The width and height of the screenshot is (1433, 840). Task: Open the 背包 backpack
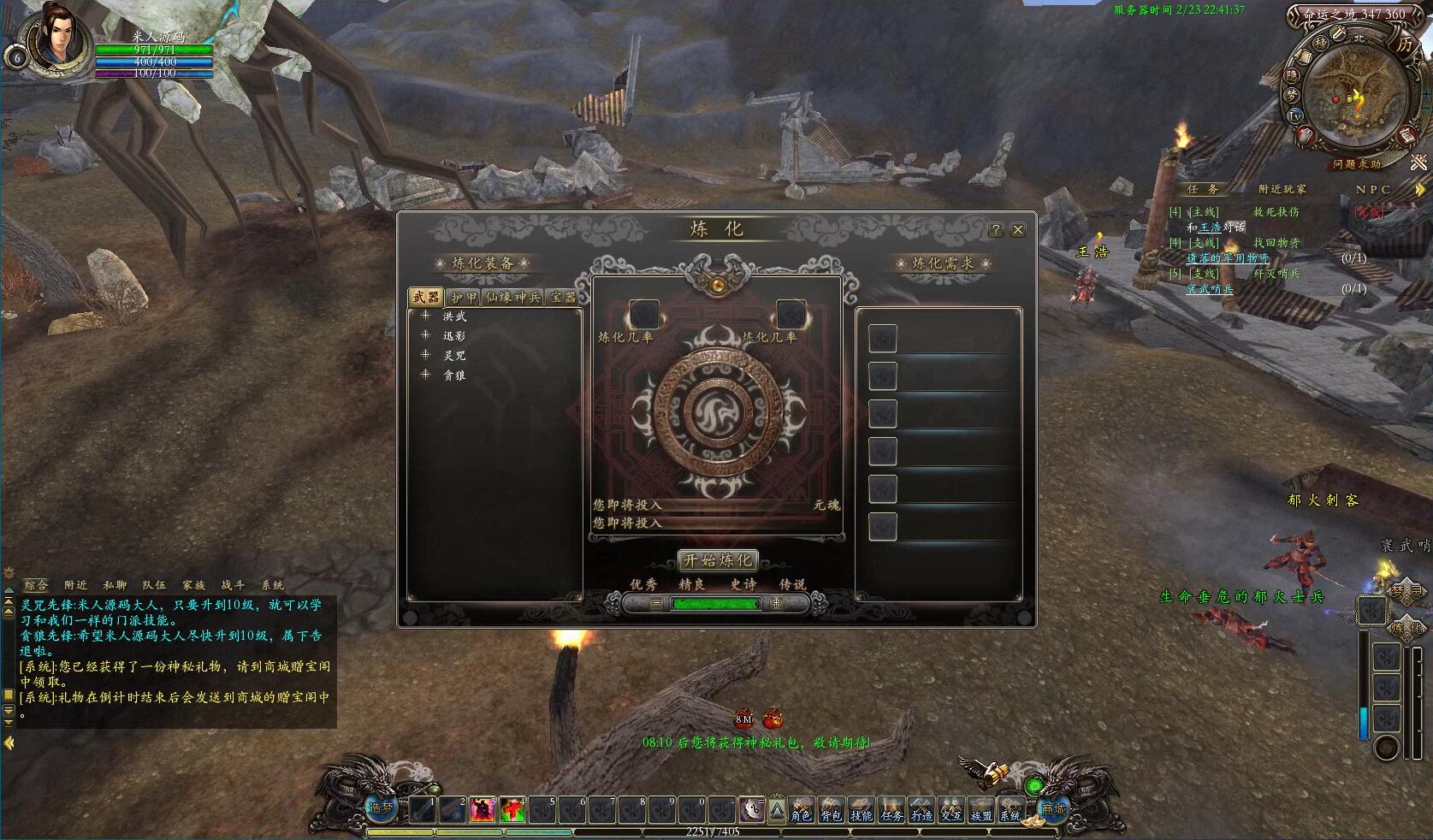click(x=831, y=808)
